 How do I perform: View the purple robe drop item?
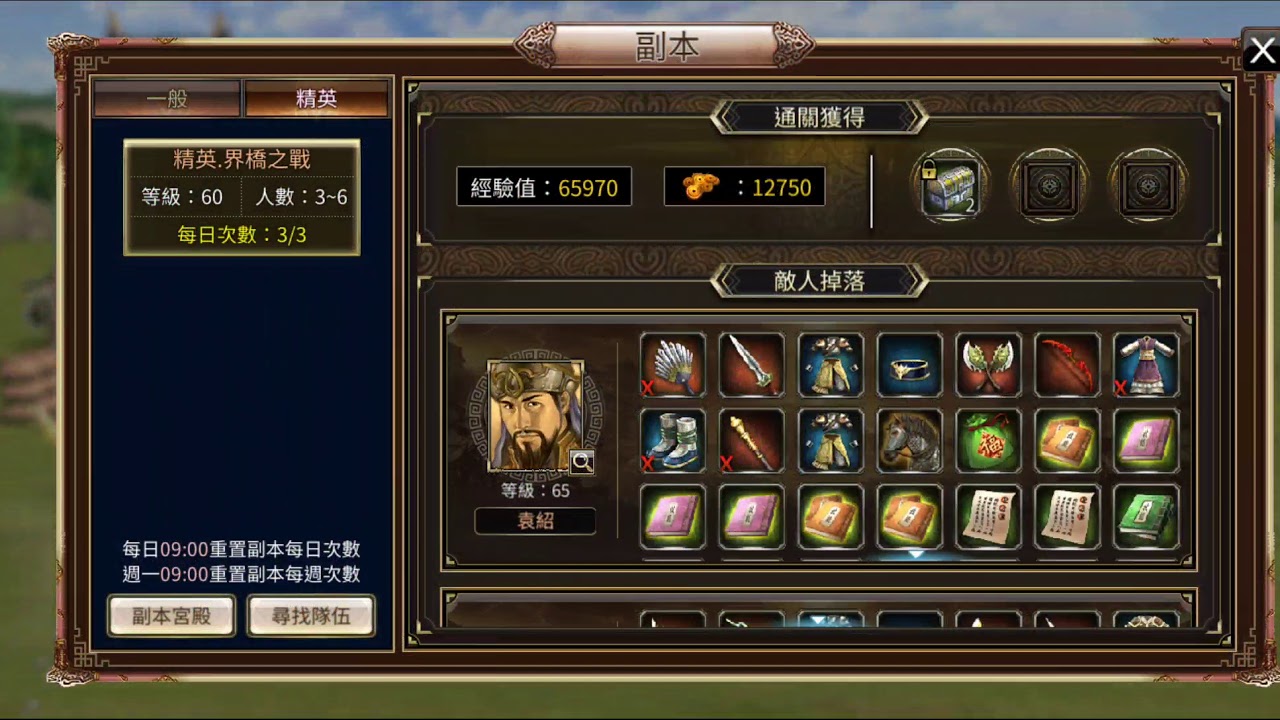pos(1146,365)
